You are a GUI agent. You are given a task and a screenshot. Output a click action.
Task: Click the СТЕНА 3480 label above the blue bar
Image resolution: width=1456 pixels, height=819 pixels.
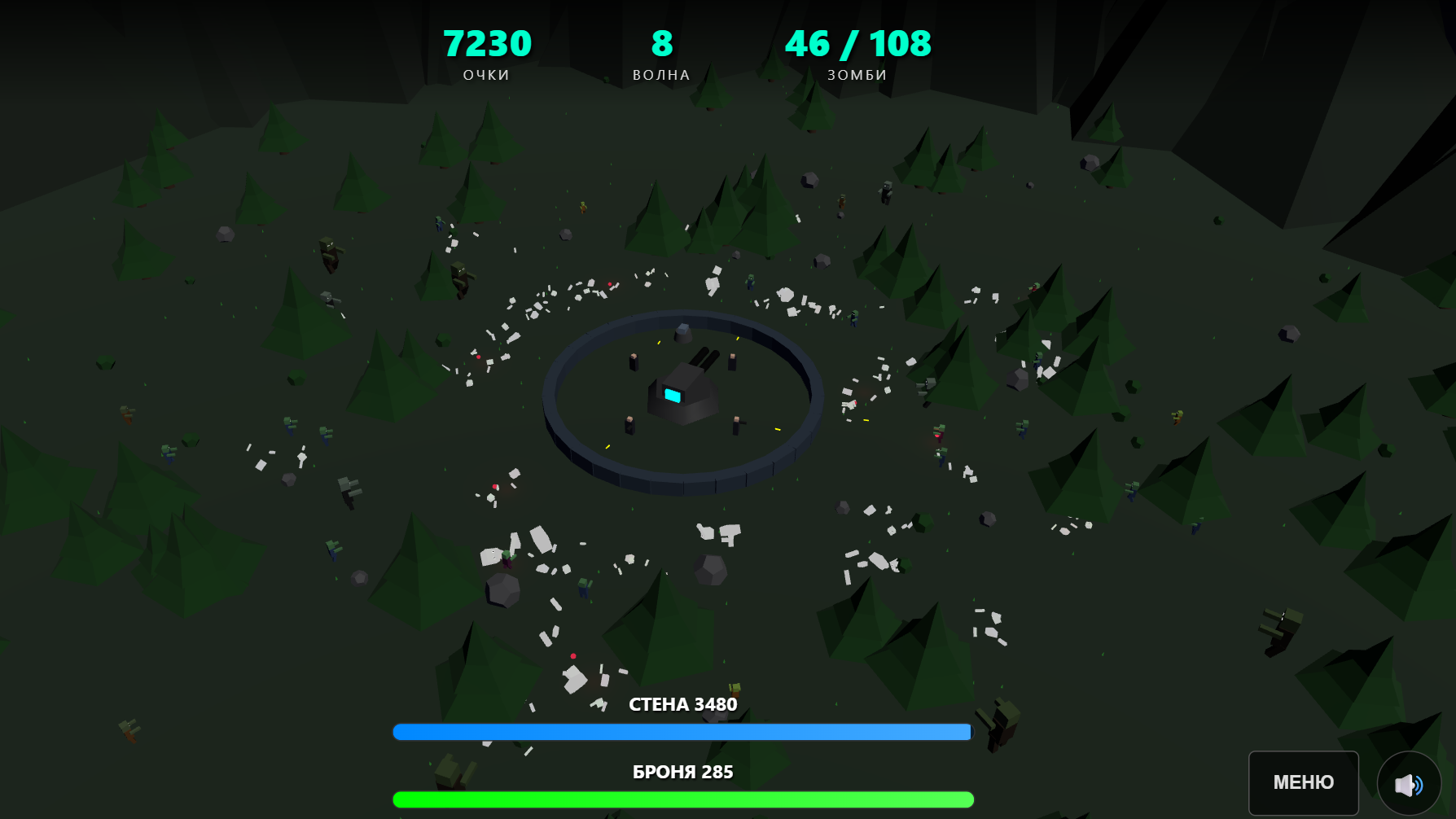pos(683,705)
